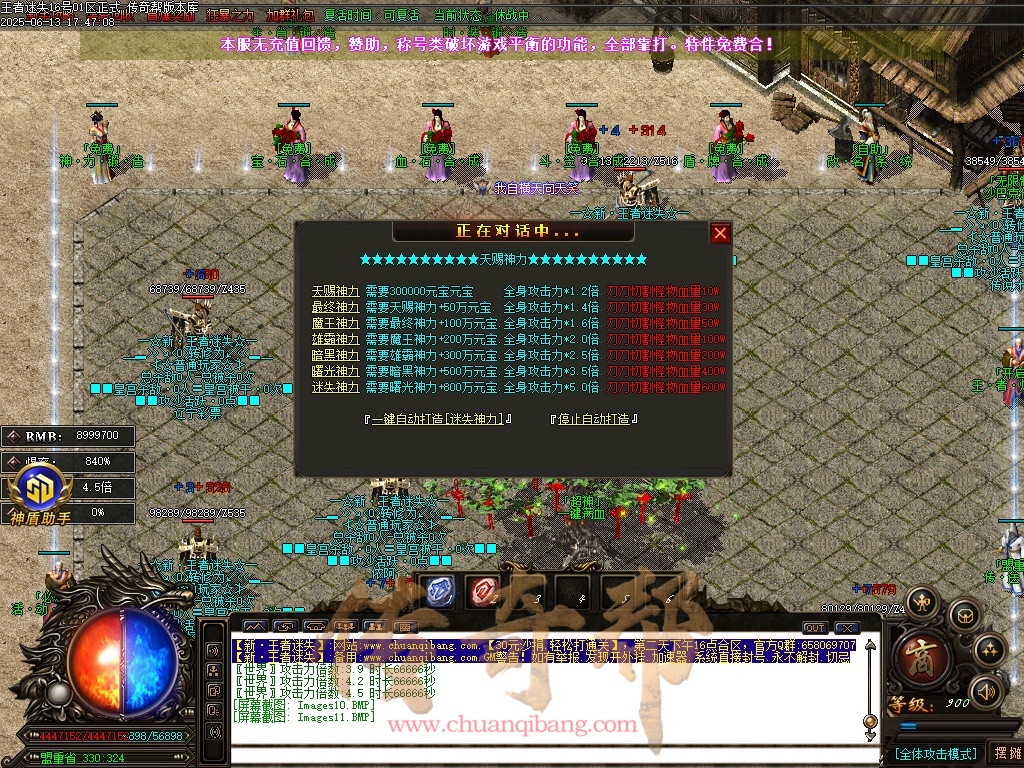Select the 最终神力 upgrade link

point(335,307)
